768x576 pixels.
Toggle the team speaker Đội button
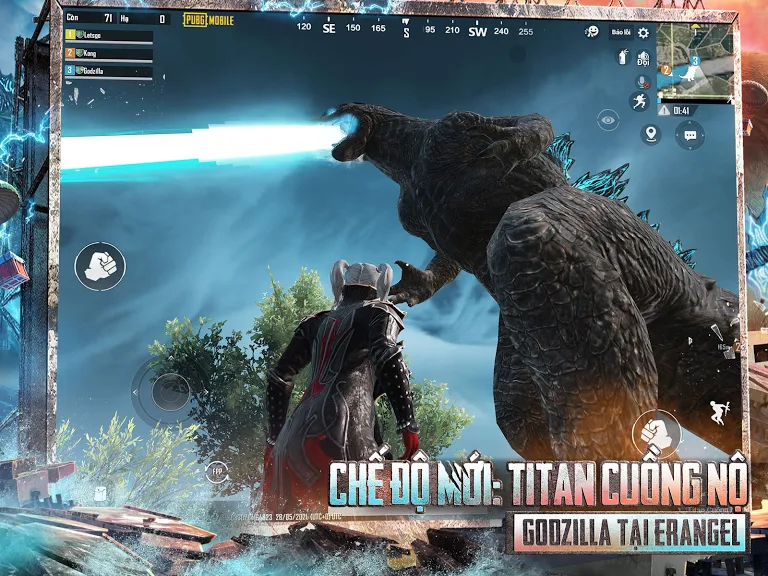pos(643,56)
